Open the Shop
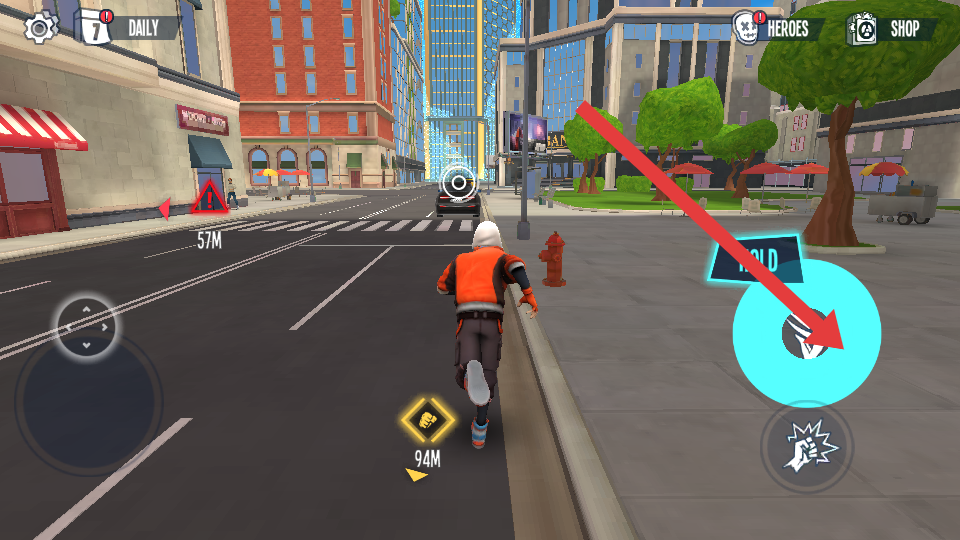Image resolution: width=960 pixels, height=540 pixels. [x=893, y=29]
